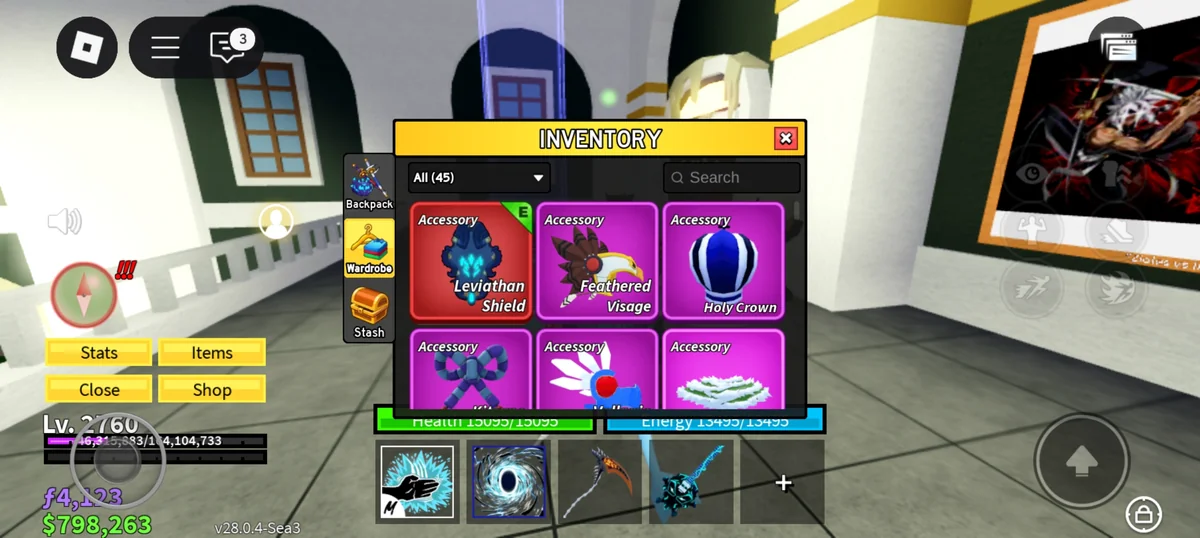Switch to the Wardrobe tab

coord(369,248)
